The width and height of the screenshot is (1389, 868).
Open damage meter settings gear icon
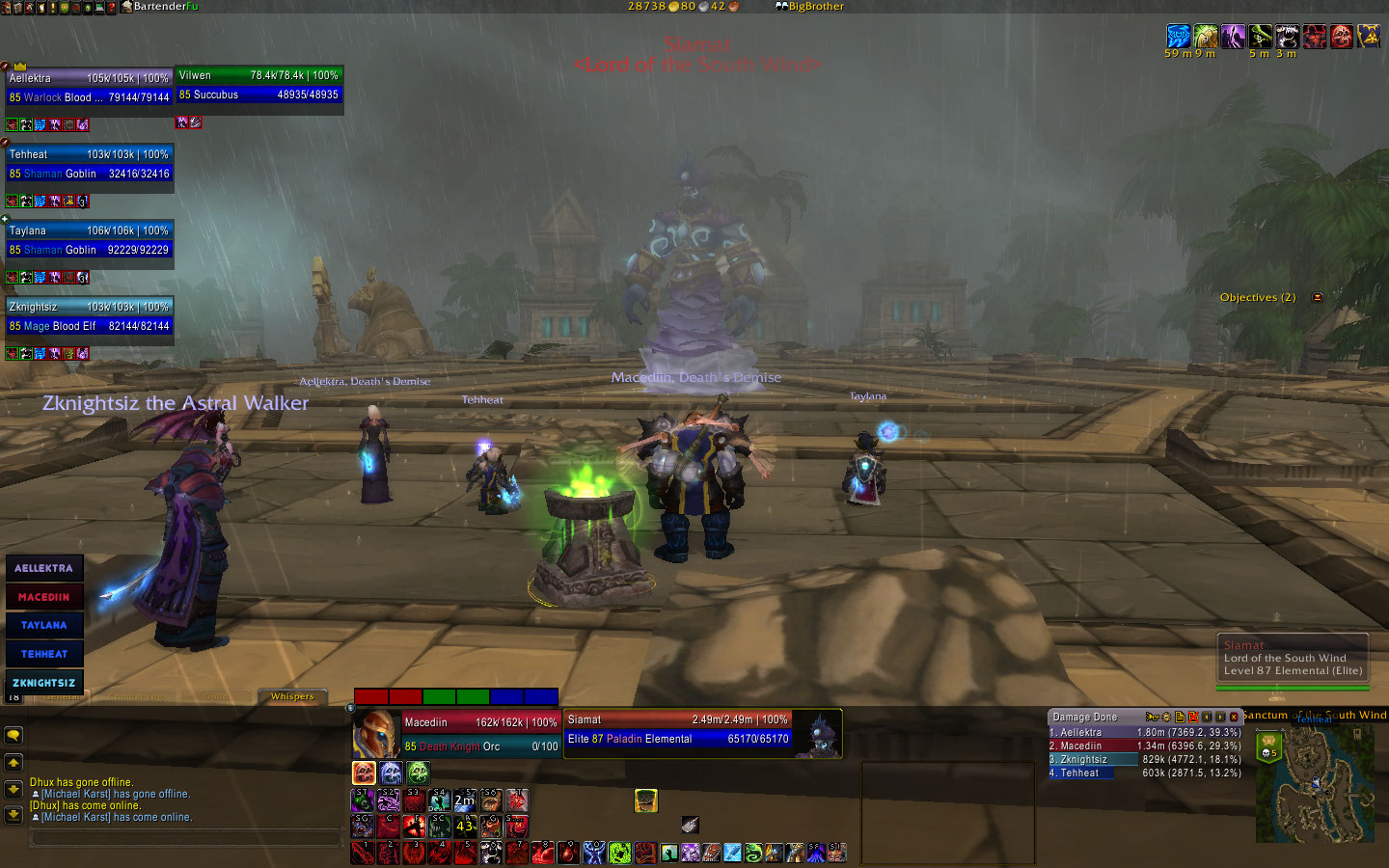(x=1166, y=718)
